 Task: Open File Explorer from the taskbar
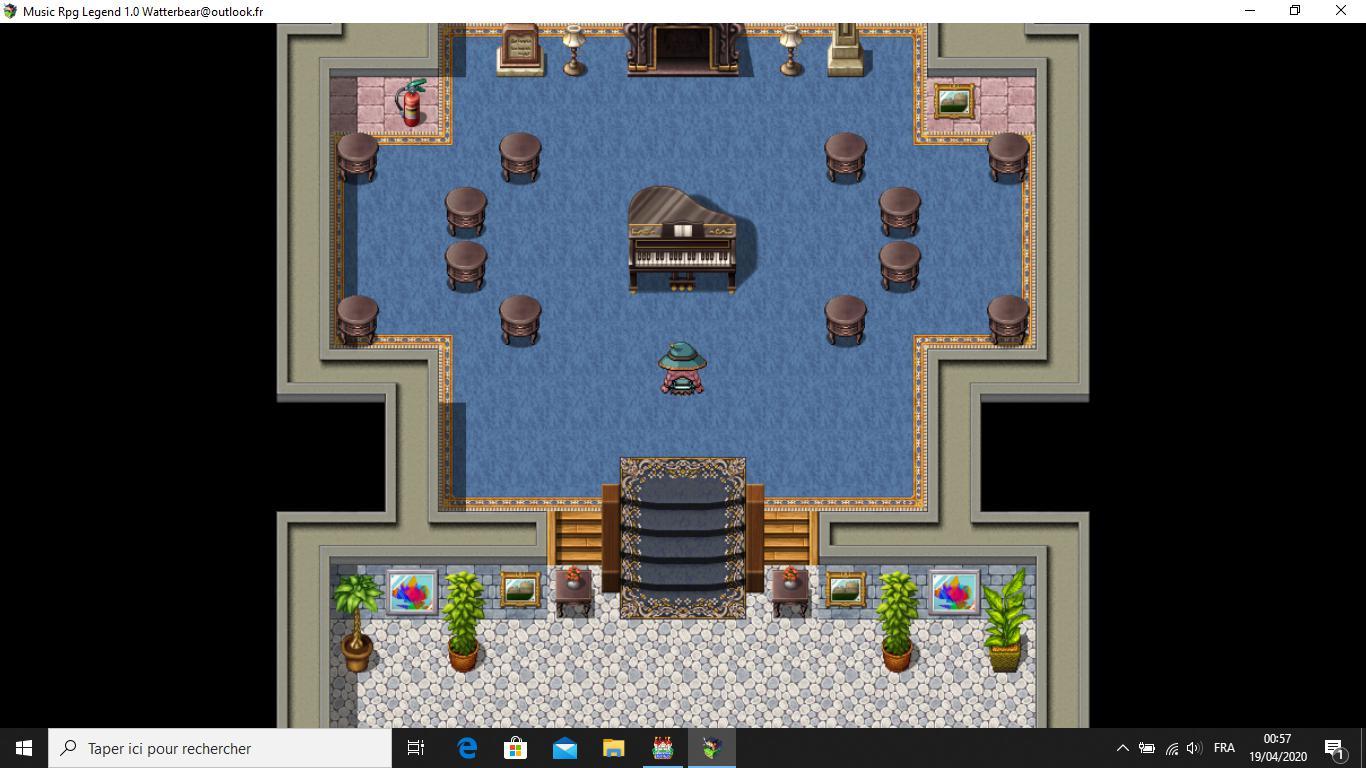tap(615, 748)
